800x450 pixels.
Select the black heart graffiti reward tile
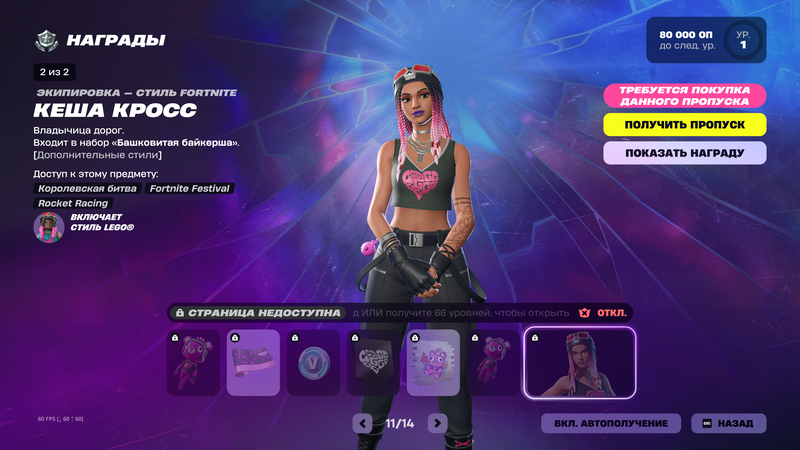[x=373, y=363]
